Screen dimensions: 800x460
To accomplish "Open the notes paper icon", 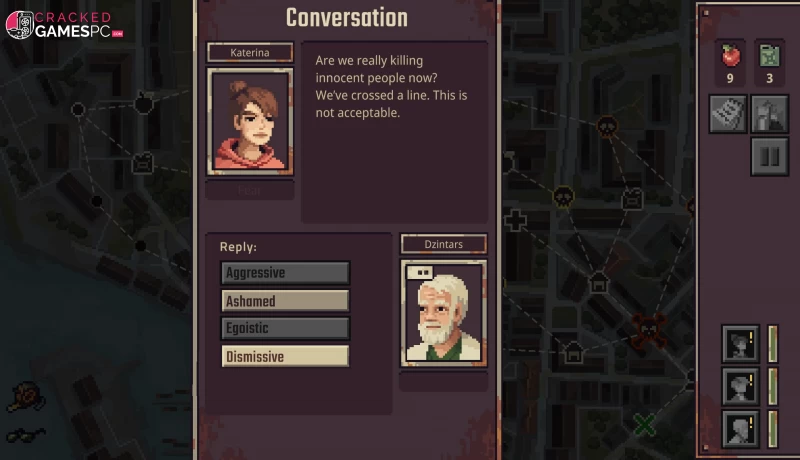I will pos(728,114).
